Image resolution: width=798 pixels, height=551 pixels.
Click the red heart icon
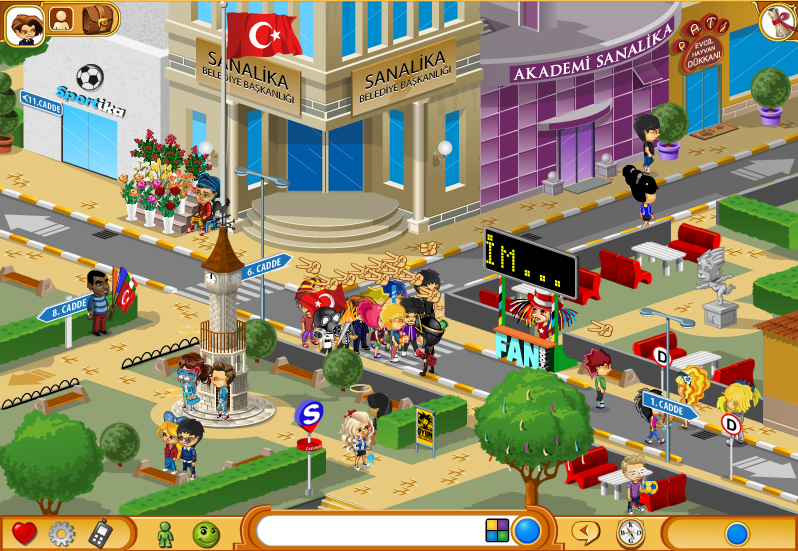tap(24, 533)
